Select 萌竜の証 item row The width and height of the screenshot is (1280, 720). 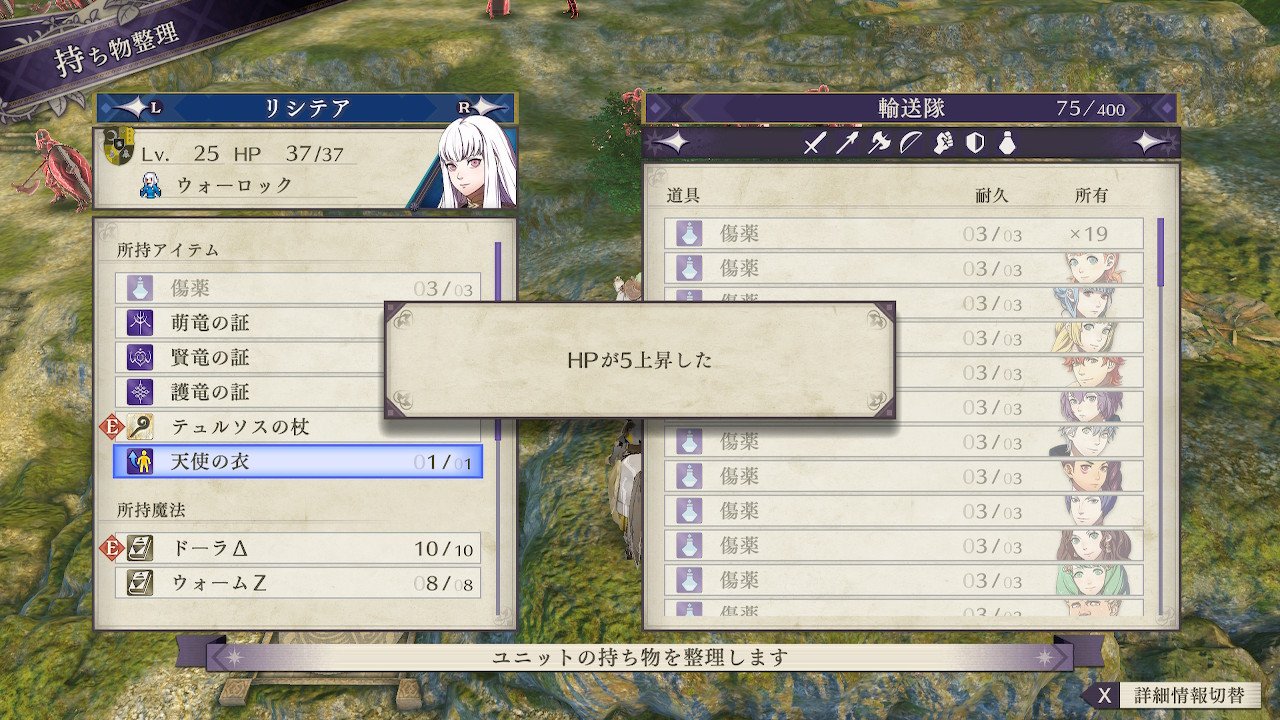250,323
